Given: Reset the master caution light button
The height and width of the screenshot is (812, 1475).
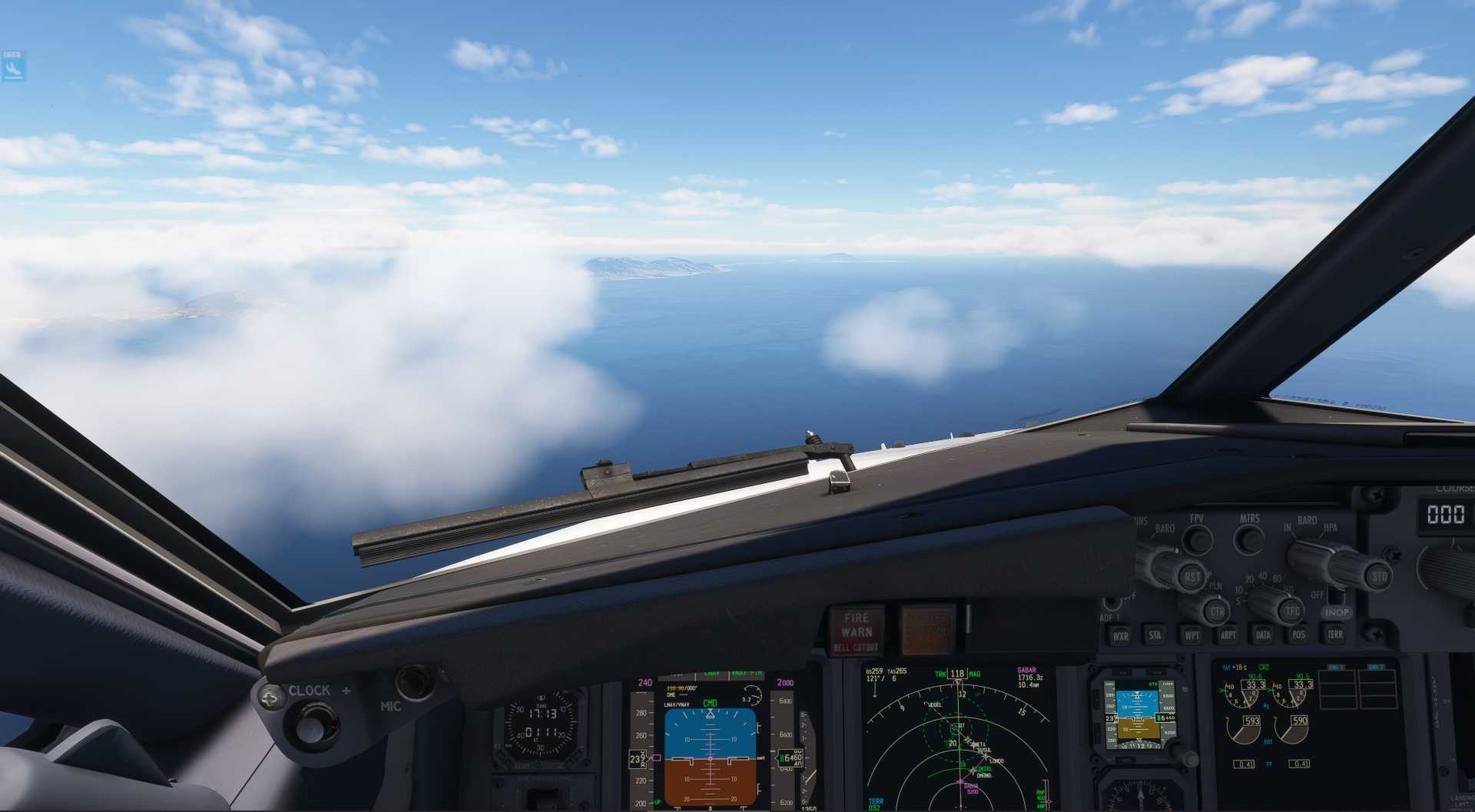Looking at the screenshot, I should (x=927, y=631).
